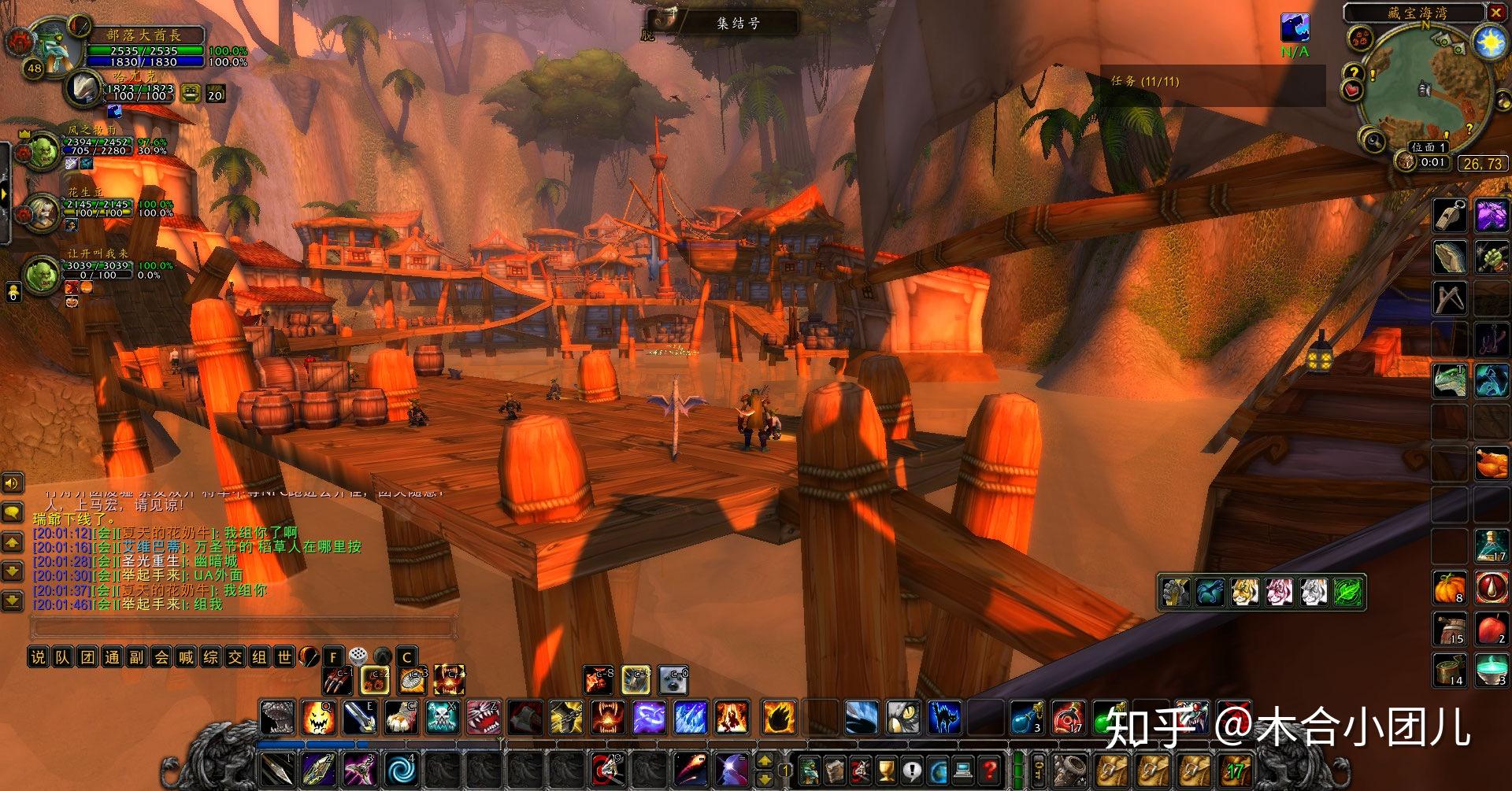Screen dimensions: 1512x791
Task: Close the minimap with the X button
Action: [1495, 13]
